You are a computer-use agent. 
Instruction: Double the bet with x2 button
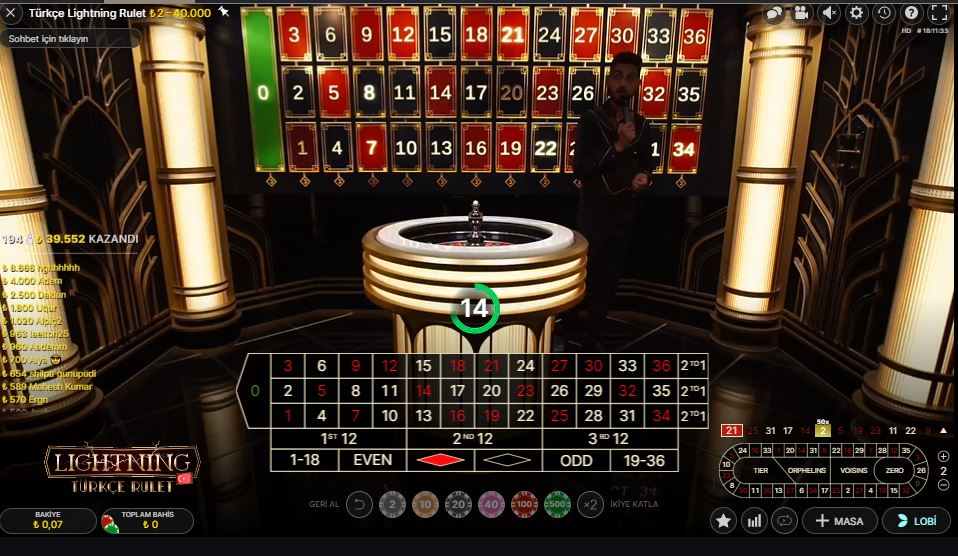tap(591, 505)
